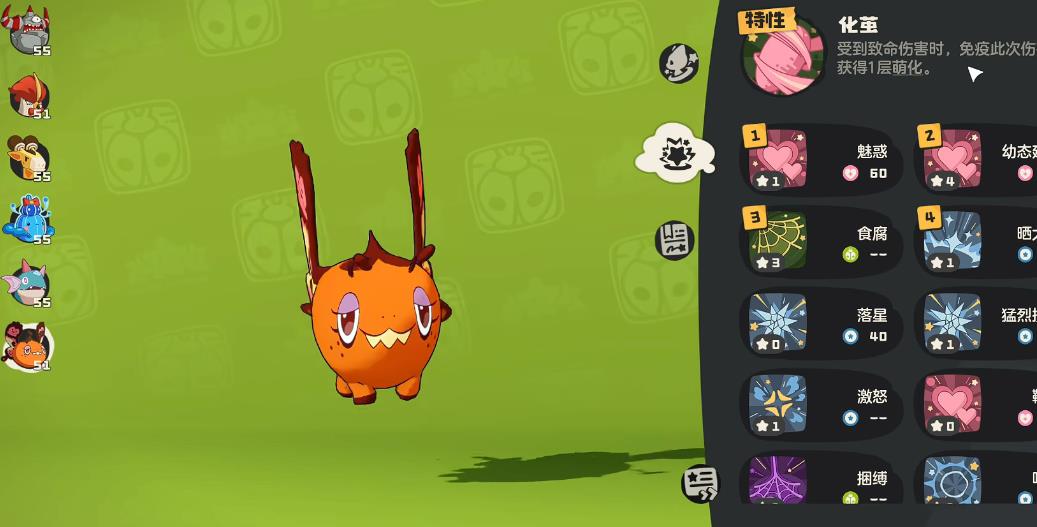Open the skills tab with burst icon
The height and width of the screenshot is (527, 1037).
click(x=677, y=155)
